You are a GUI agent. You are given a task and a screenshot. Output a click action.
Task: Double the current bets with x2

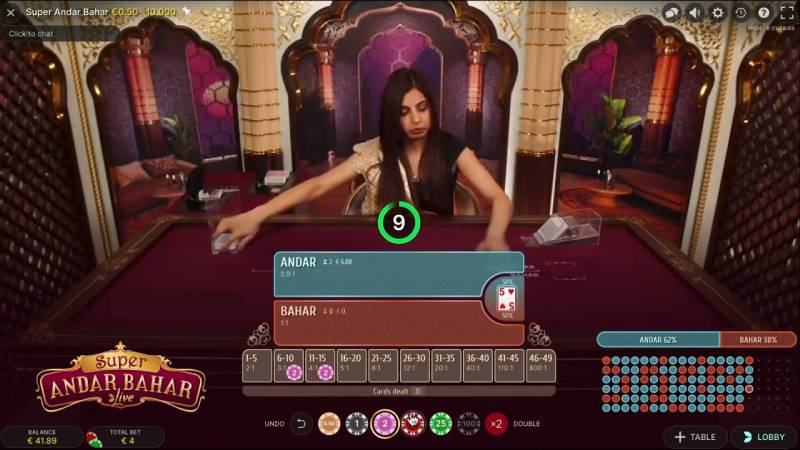(496, 423)
